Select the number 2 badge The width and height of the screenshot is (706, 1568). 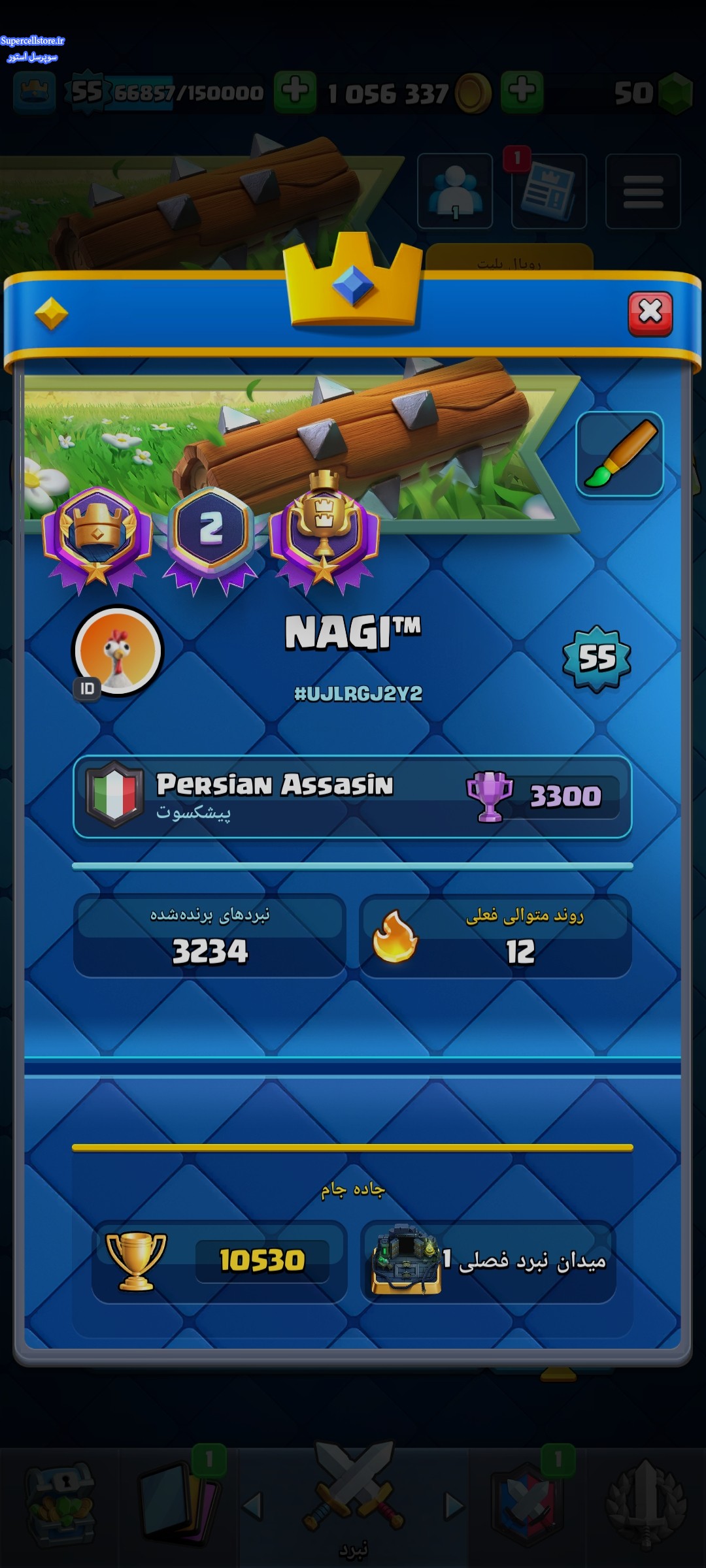pyautogui.click(x=210, y=536)
